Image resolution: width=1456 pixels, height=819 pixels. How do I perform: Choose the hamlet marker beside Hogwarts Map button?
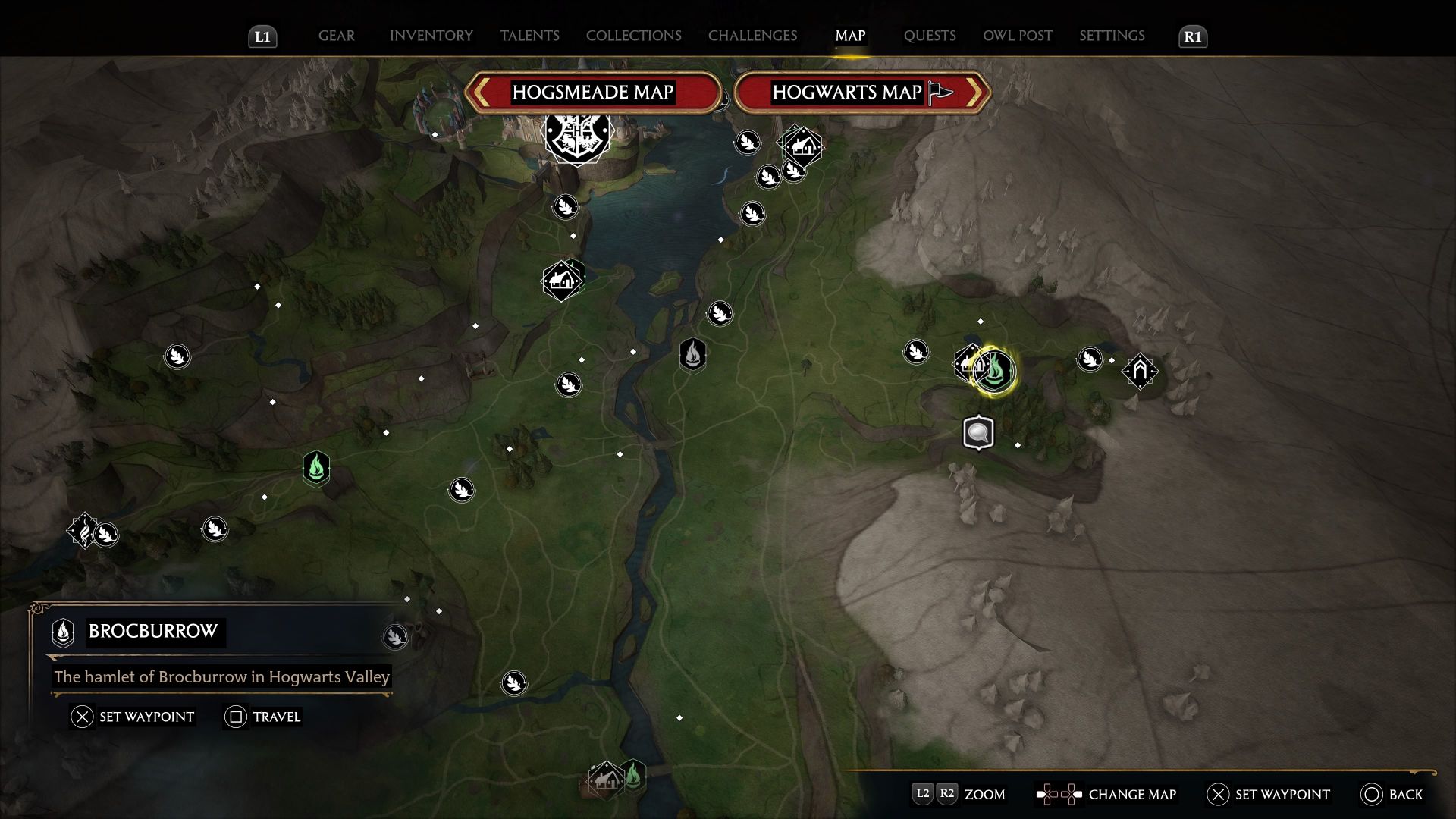[x=803, y=146]
